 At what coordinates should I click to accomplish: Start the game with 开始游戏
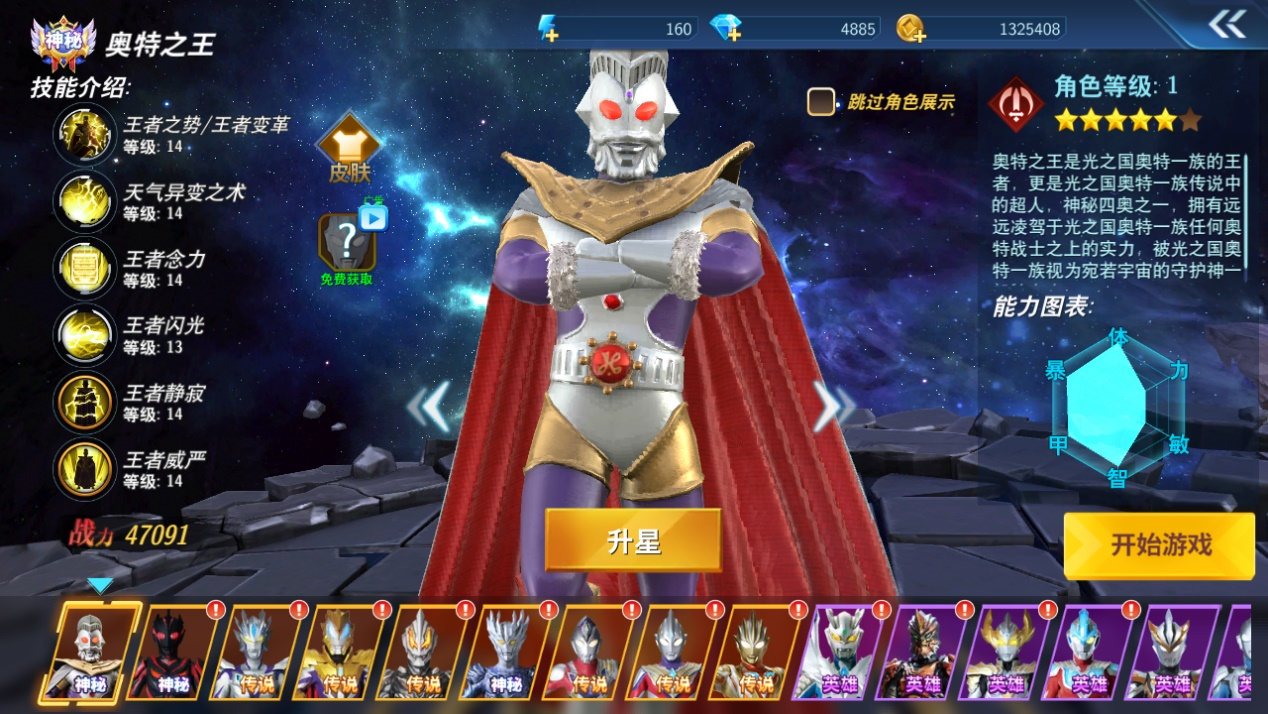[1159, 545]
